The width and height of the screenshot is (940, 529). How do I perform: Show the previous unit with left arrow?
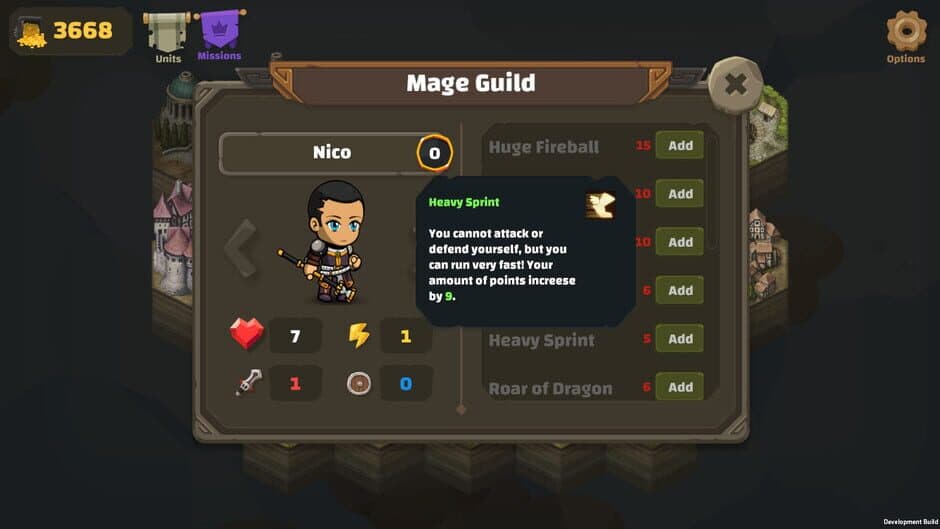(240, 248)
